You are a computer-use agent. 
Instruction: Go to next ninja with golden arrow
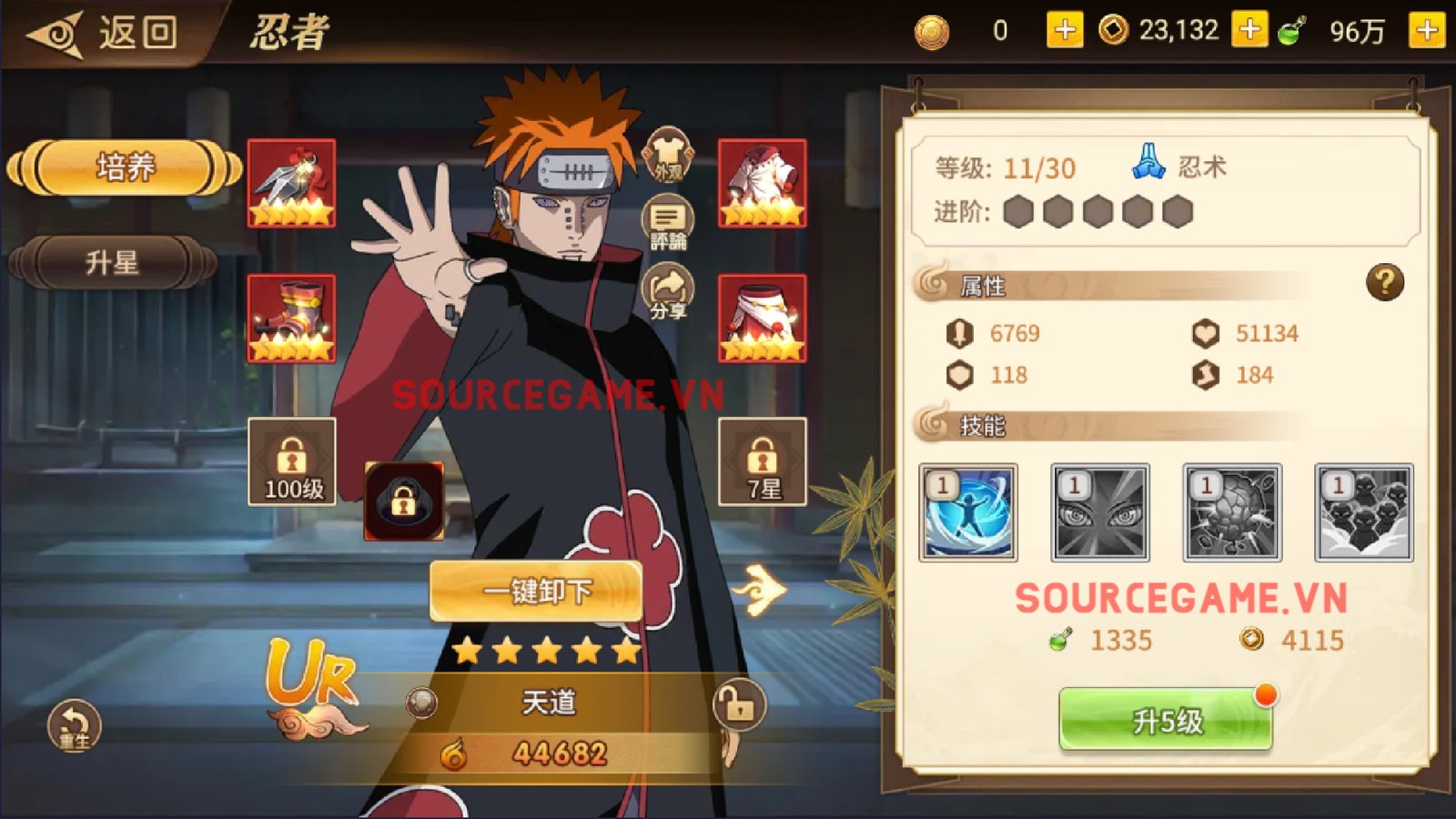pos(761,590)
